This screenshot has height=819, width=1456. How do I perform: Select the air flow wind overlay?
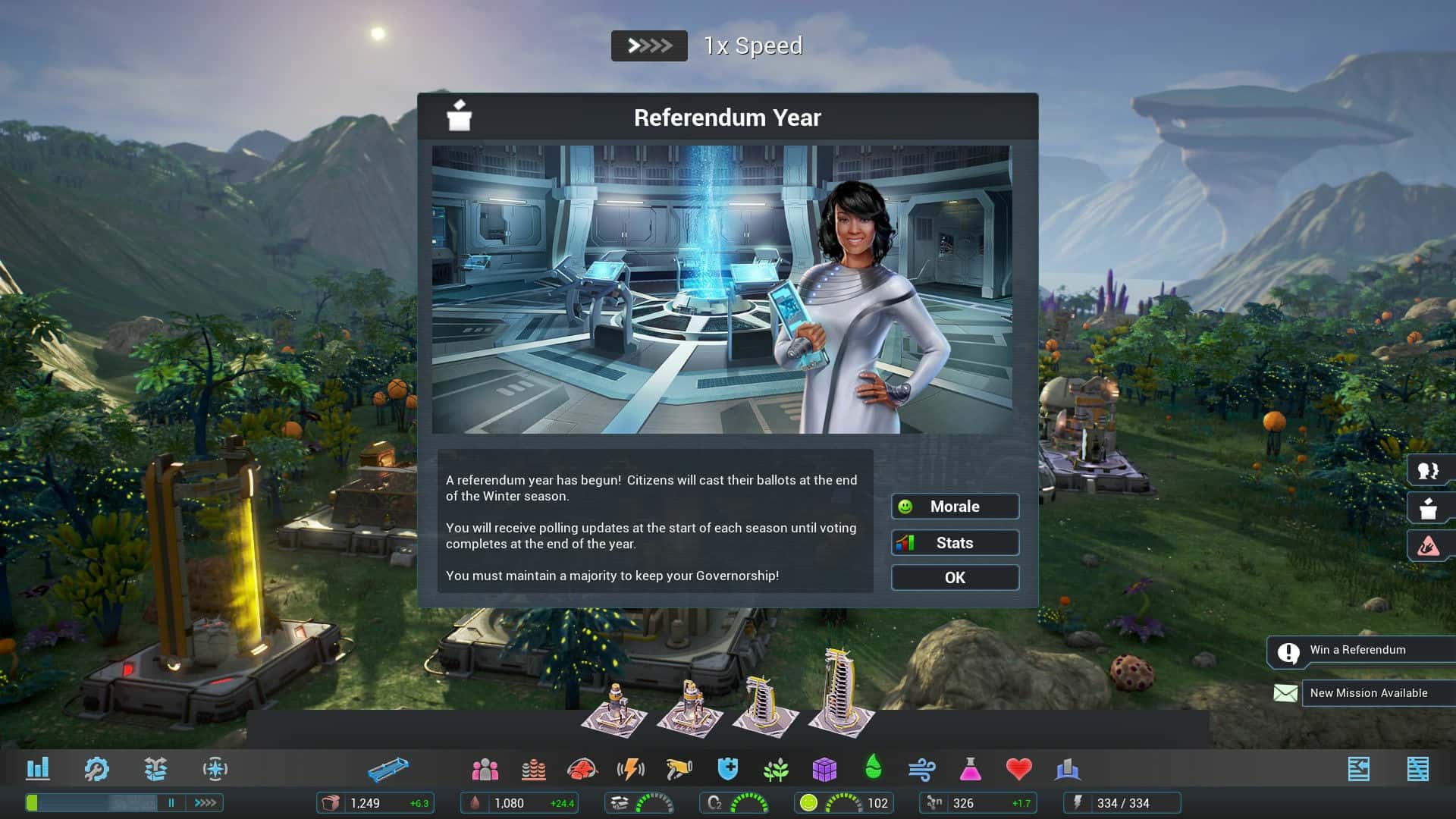click(922, 768)
